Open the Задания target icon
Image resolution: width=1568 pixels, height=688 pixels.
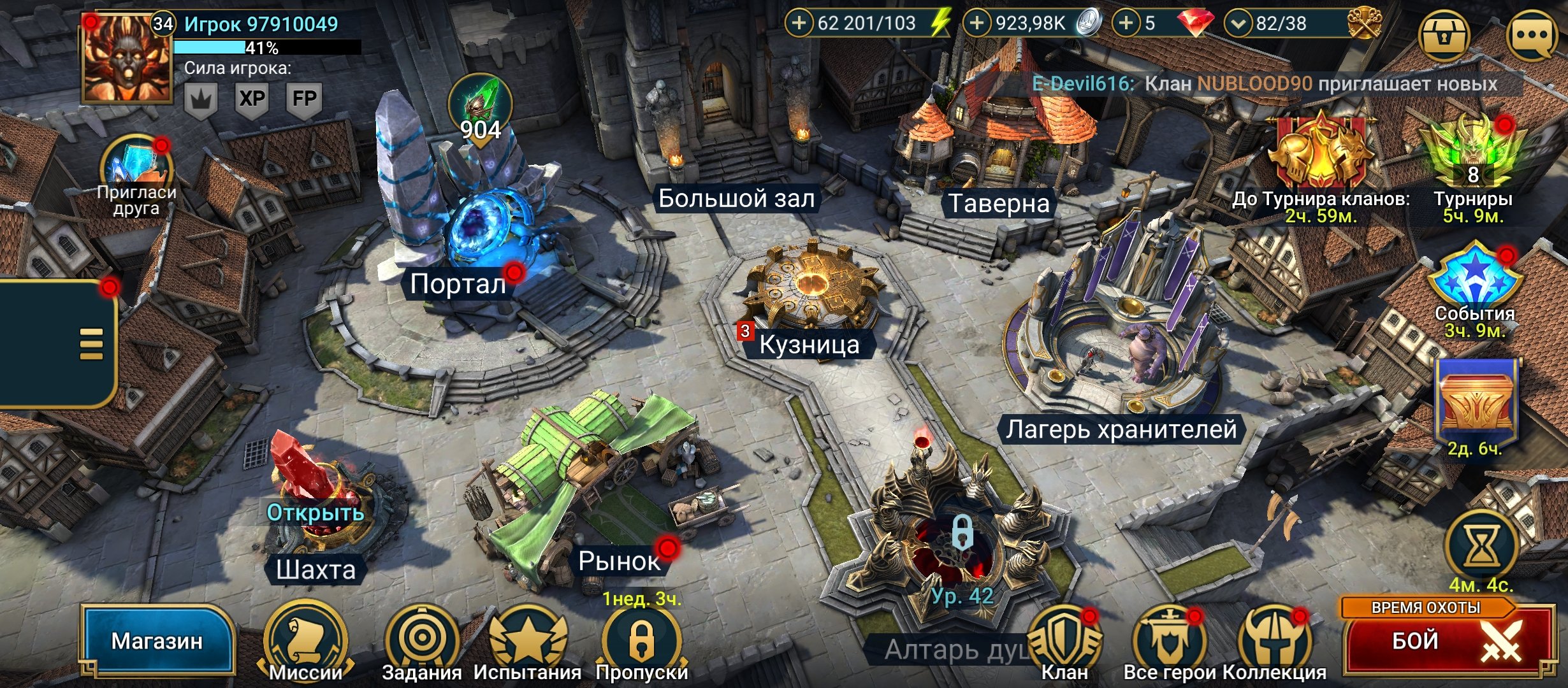pyautogui.click(x=421, y=640)
